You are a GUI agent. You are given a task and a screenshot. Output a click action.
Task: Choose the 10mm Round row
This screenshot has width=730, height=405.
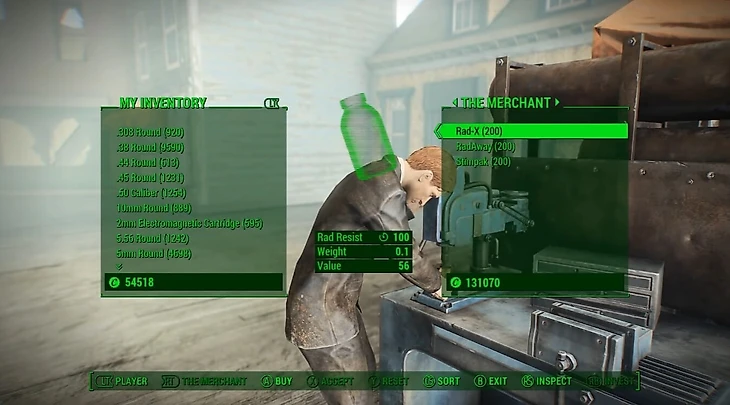click(x=153, y=207)
